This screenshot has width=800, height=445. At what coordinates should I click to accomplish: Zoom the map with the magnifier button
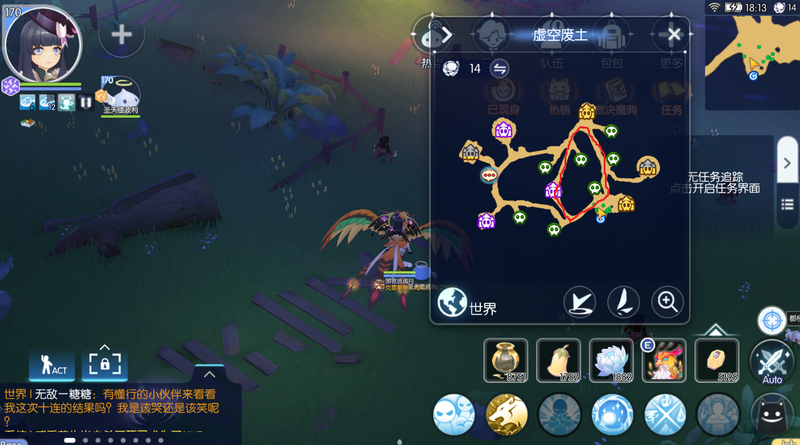[667, 300]
